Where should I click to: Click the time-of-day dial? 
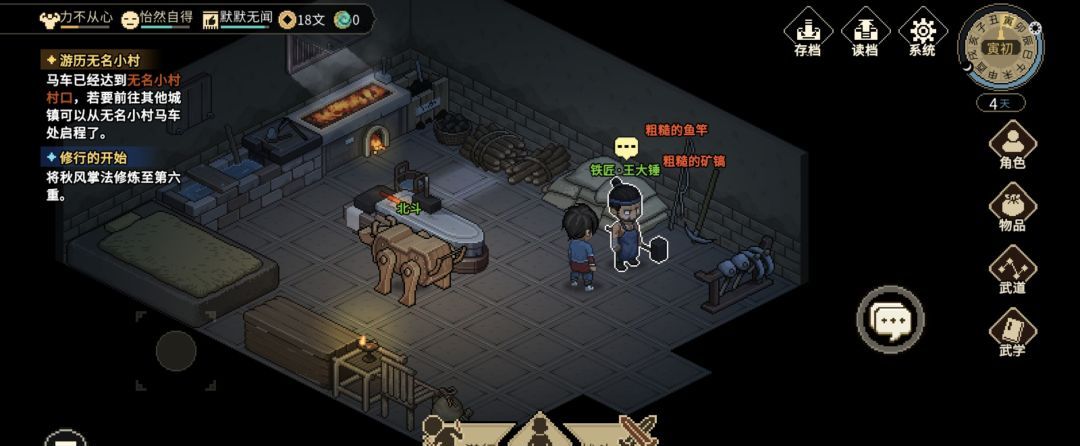coord(1000,48)
